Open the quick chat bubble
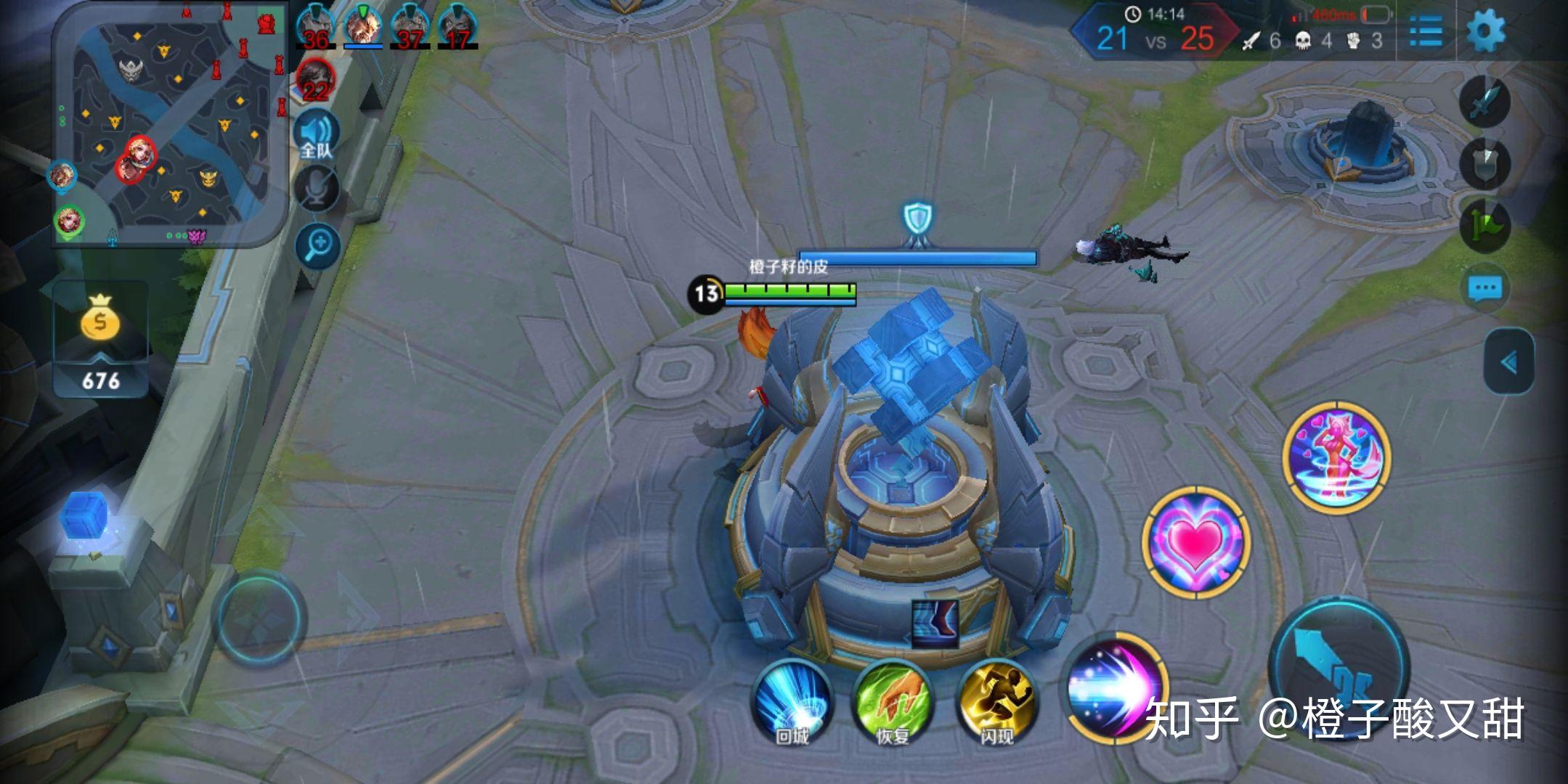This screenshot has height=784, width=1568. (1484, 288)
